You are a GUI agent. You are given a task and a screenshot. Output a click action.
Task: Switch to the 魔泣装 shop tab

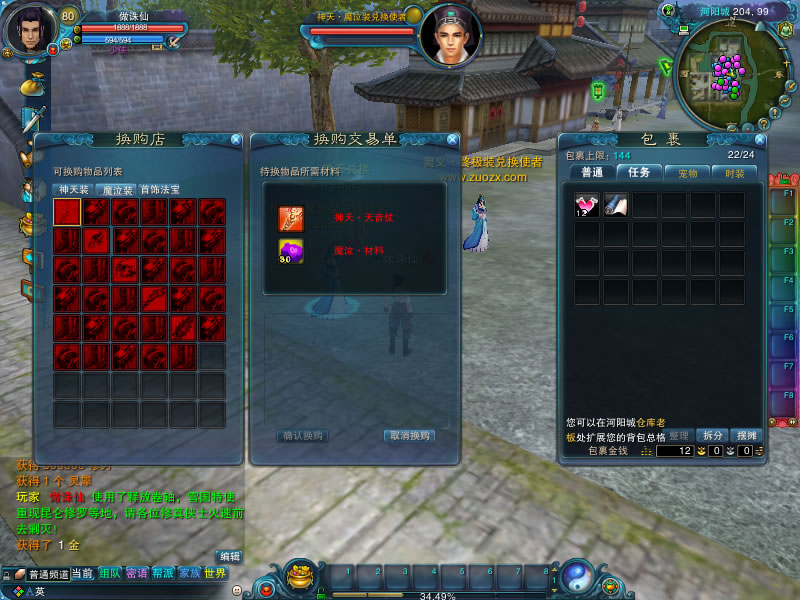116,190
